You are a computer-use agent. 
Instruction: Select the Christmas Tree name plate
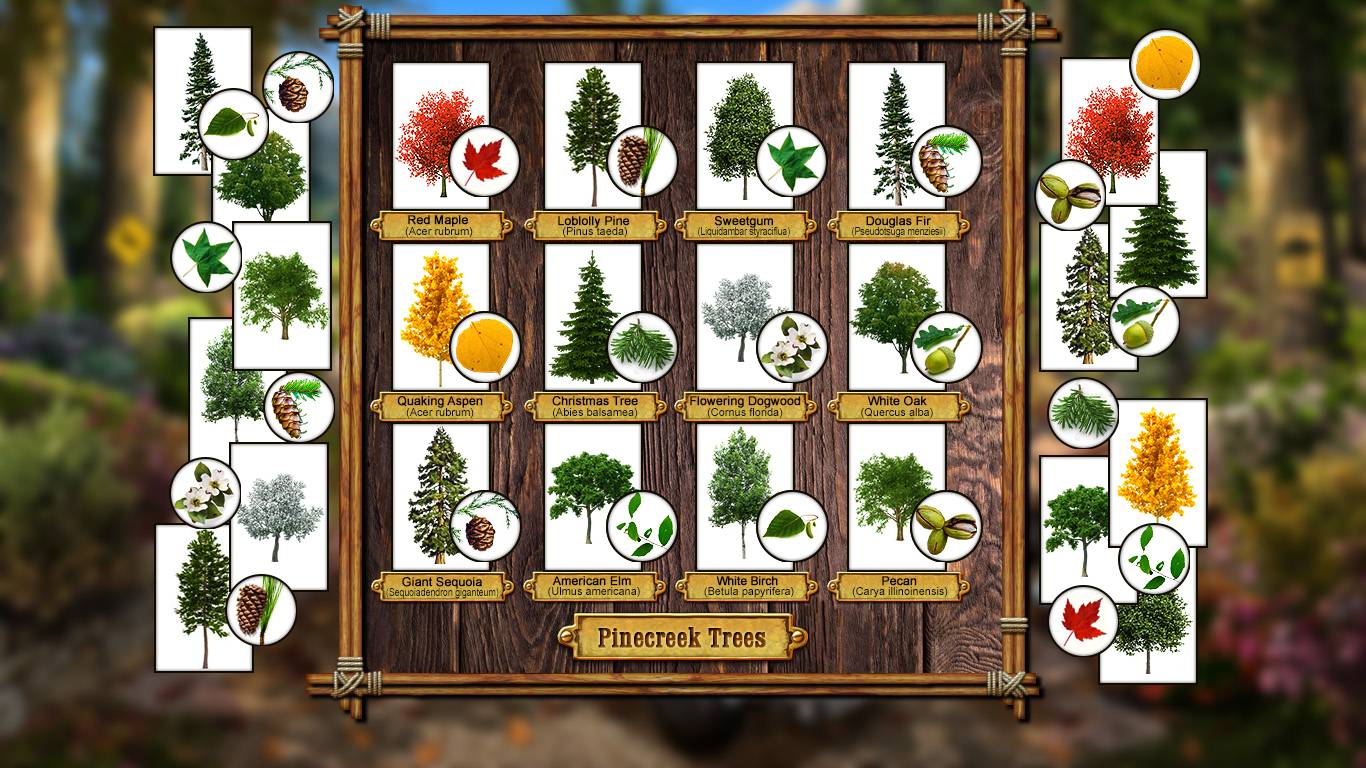coord(594,407)
